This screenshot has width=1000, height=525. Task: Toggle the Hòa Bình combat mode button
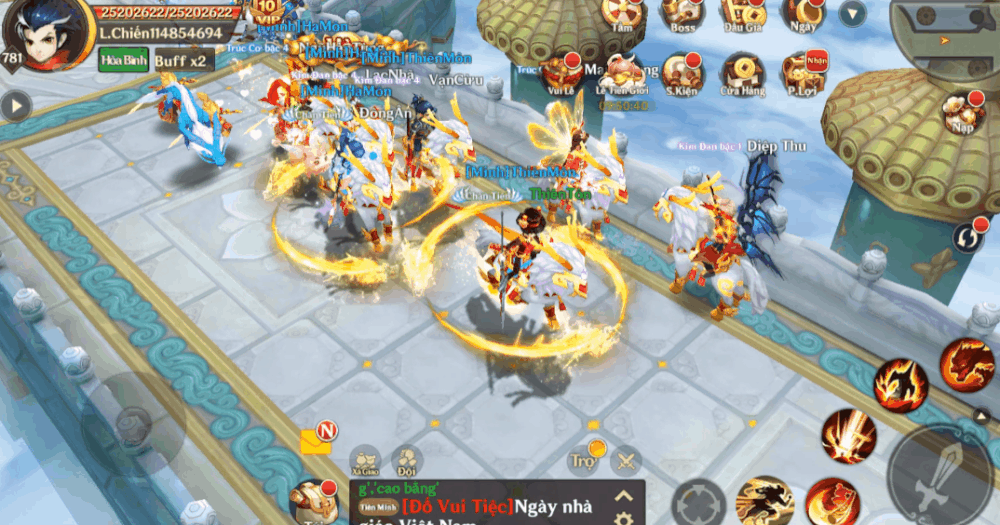click(118, 61)
